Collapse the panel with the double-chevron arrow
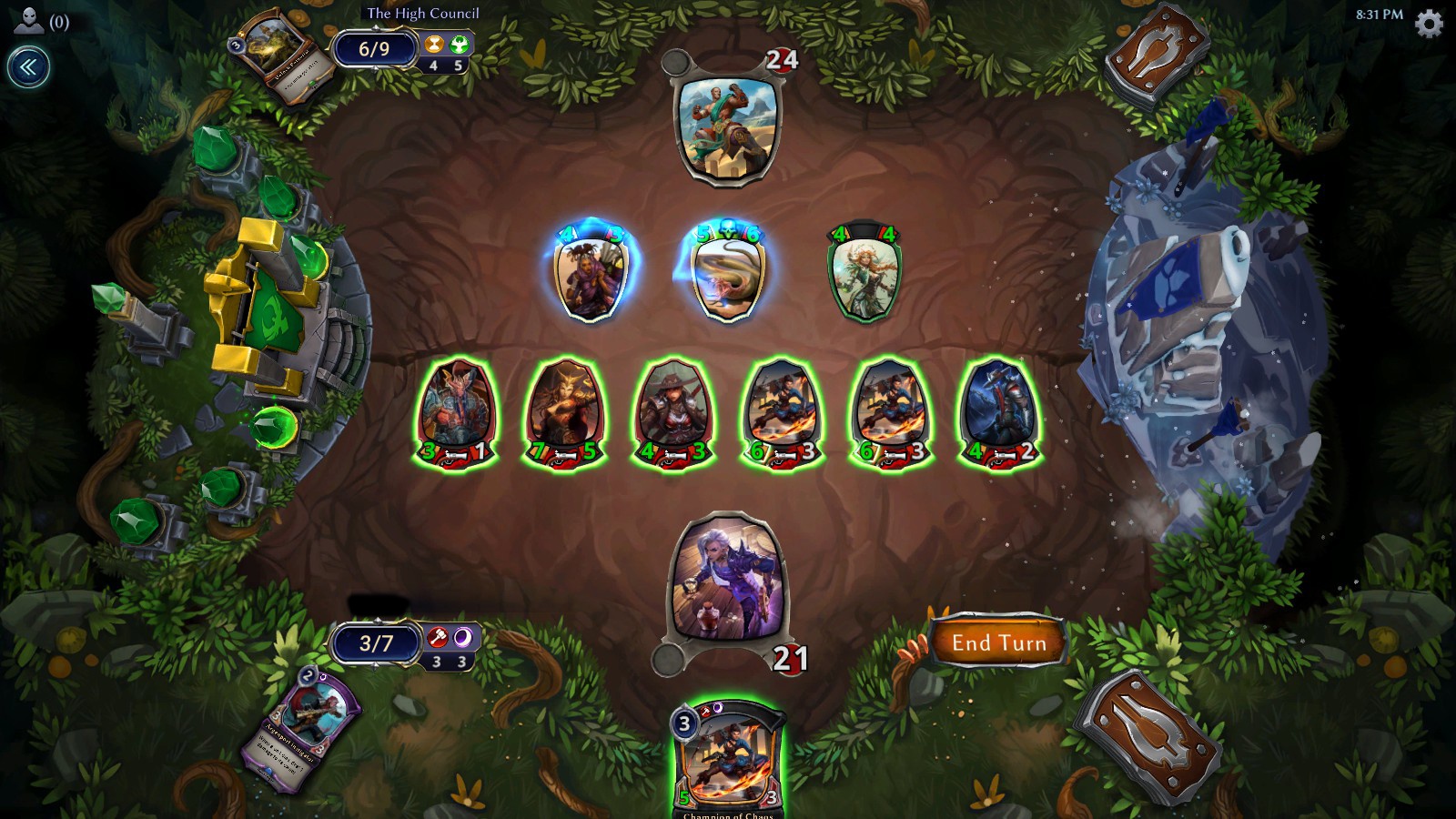Image resolution: width=1456 pixels, height=819 pixels. pos(30,64)
